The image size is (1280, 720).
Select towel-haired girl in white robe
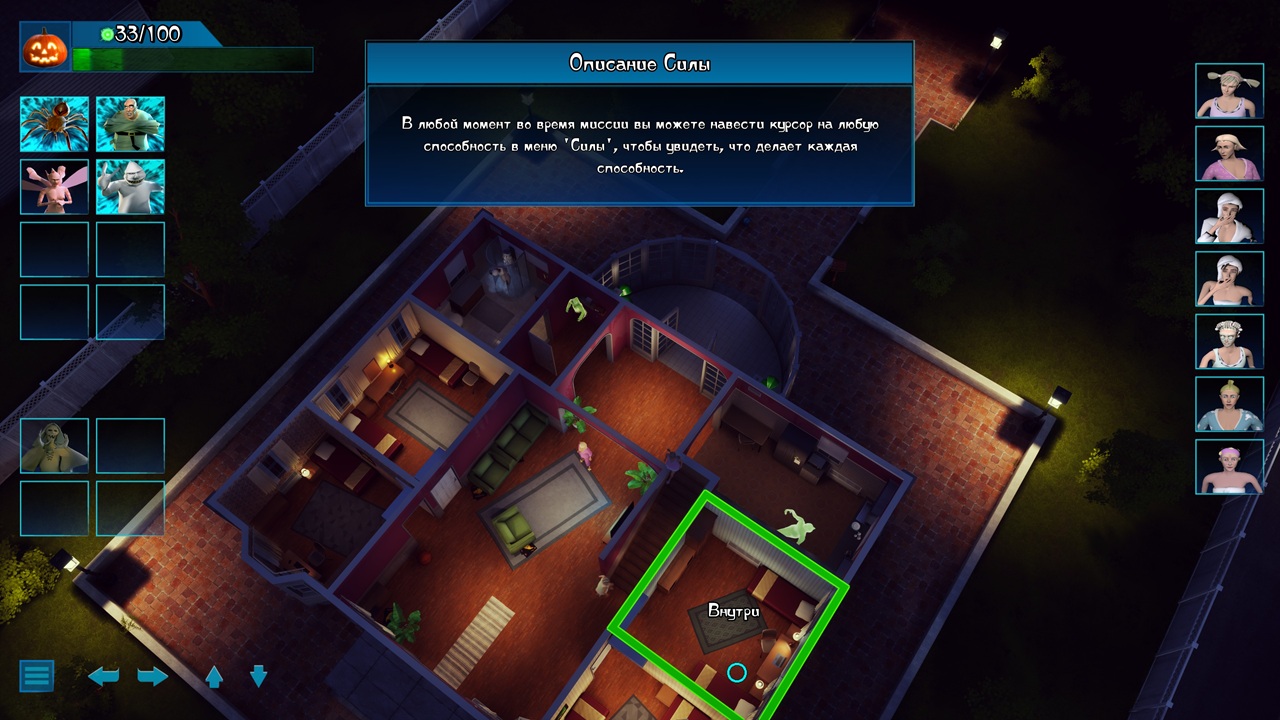[x=1229, y=216]
